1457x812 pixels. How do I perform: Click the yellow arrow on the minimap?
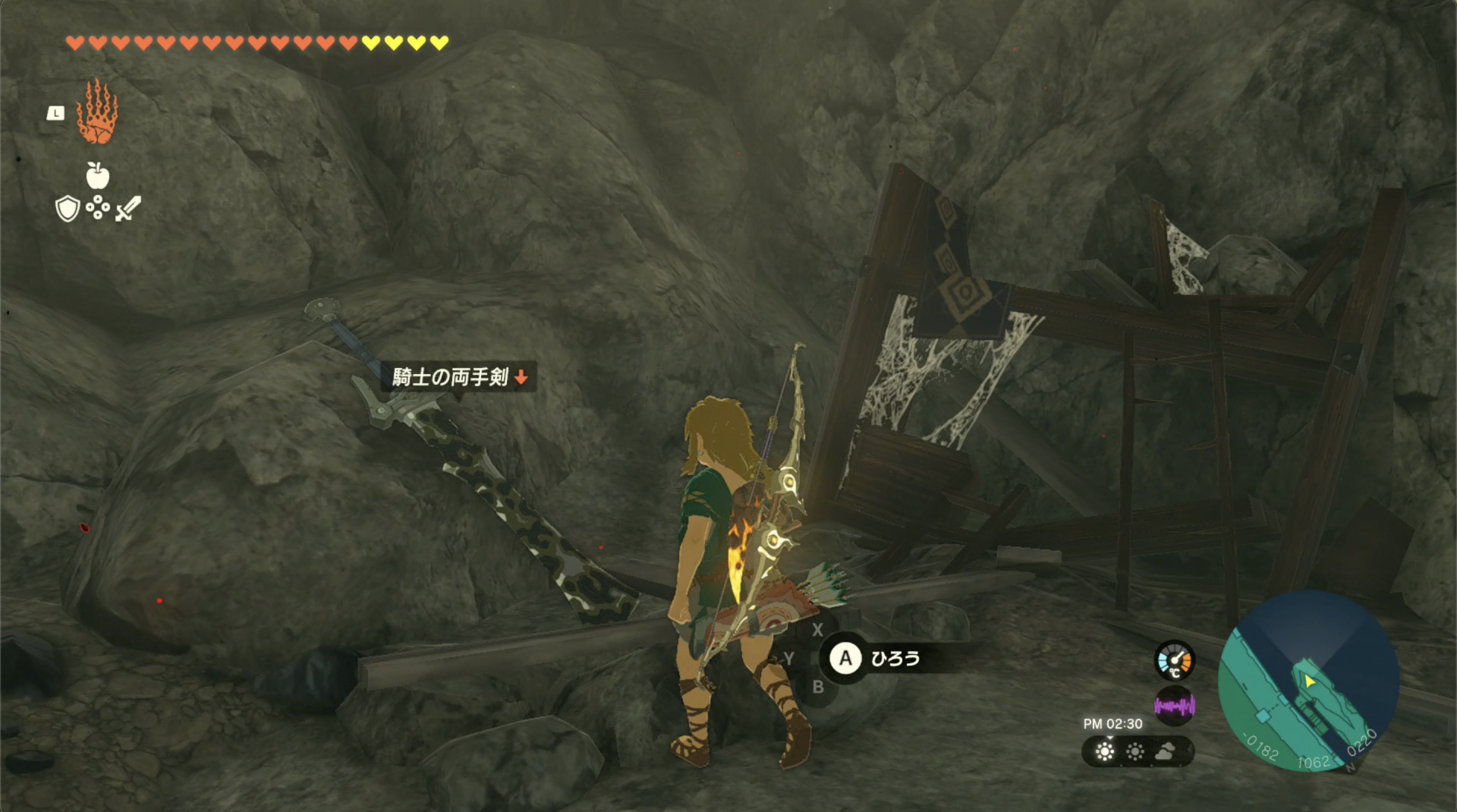pyautogui.click(x=1310, y=681)
